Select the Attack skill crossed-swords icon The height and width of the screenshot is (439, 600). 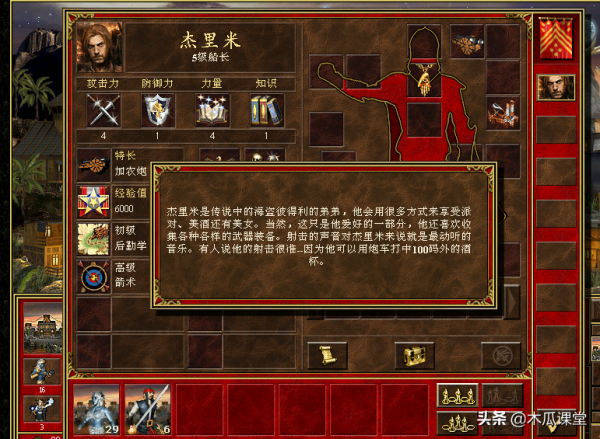(x=104, y=110)
